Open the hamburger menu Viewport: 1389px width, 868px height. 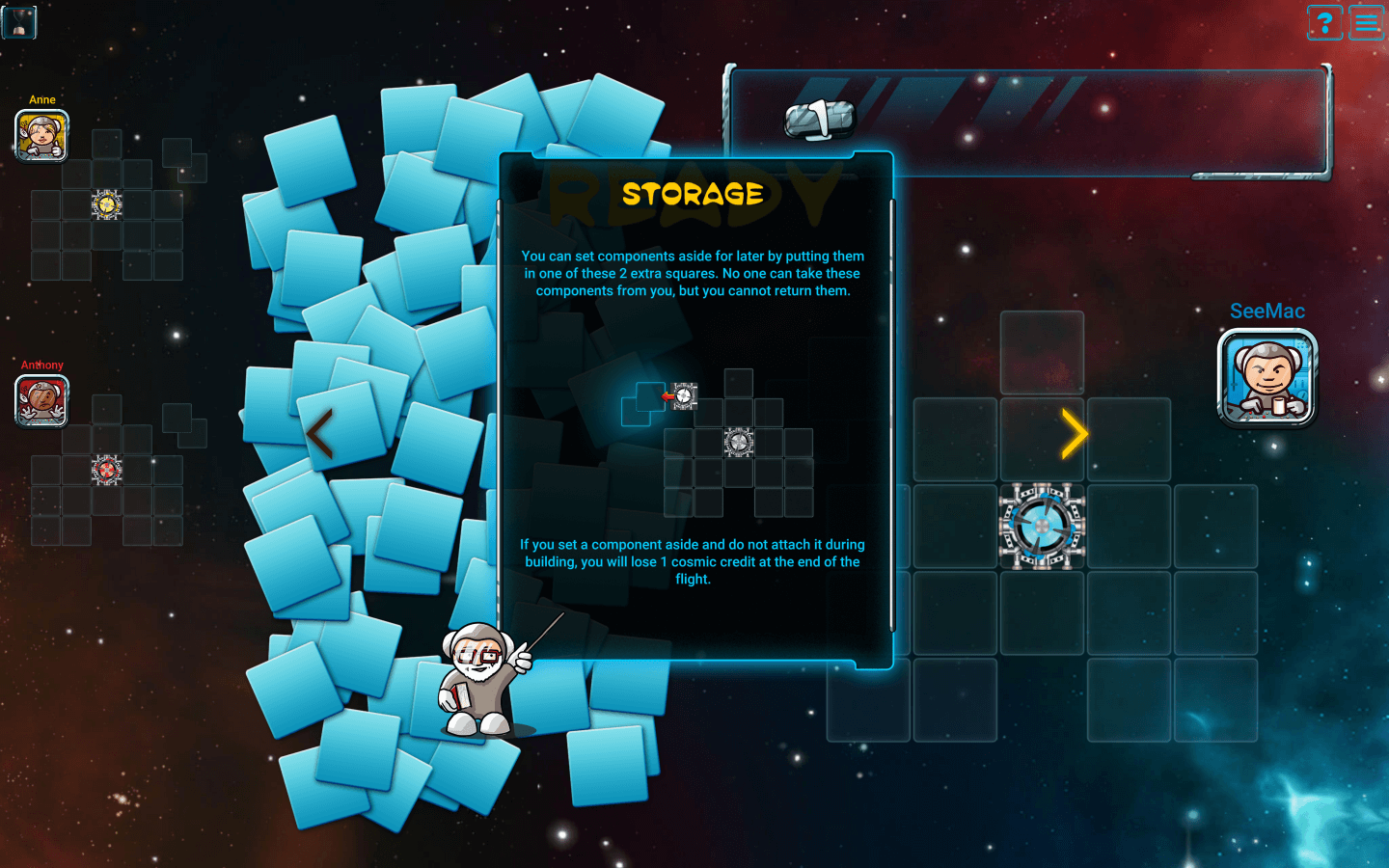tap(1367, 22)
